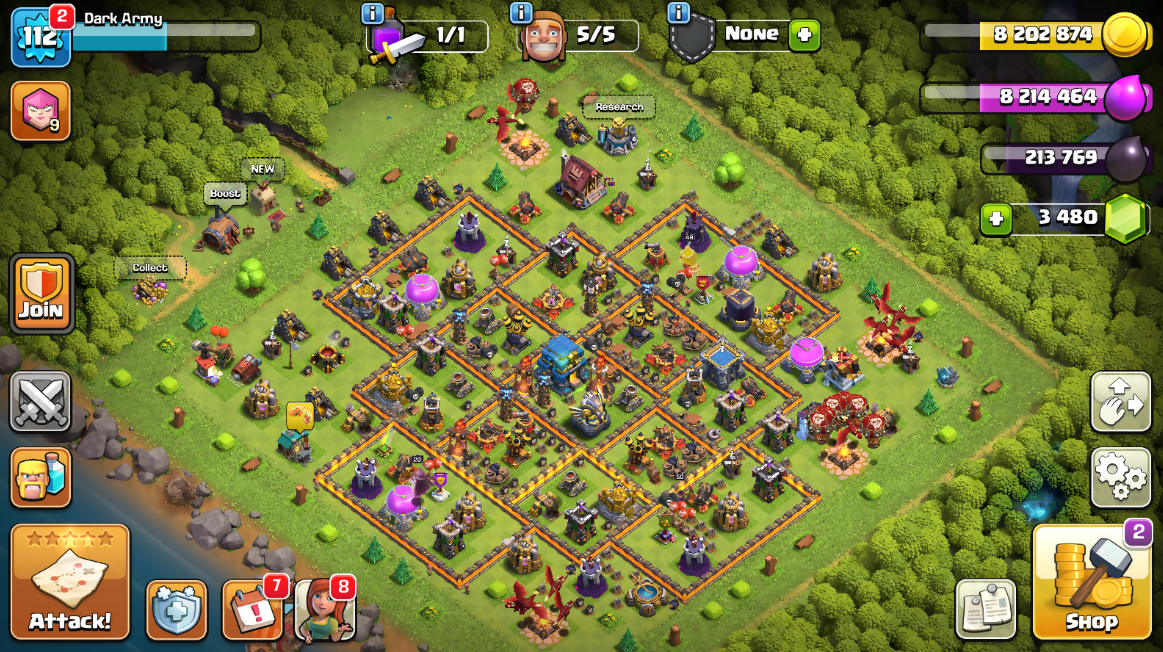The width and height of the screenshot is (1163, 652).
Task: Tap the Attack! button
Action: tap(70, 582)
